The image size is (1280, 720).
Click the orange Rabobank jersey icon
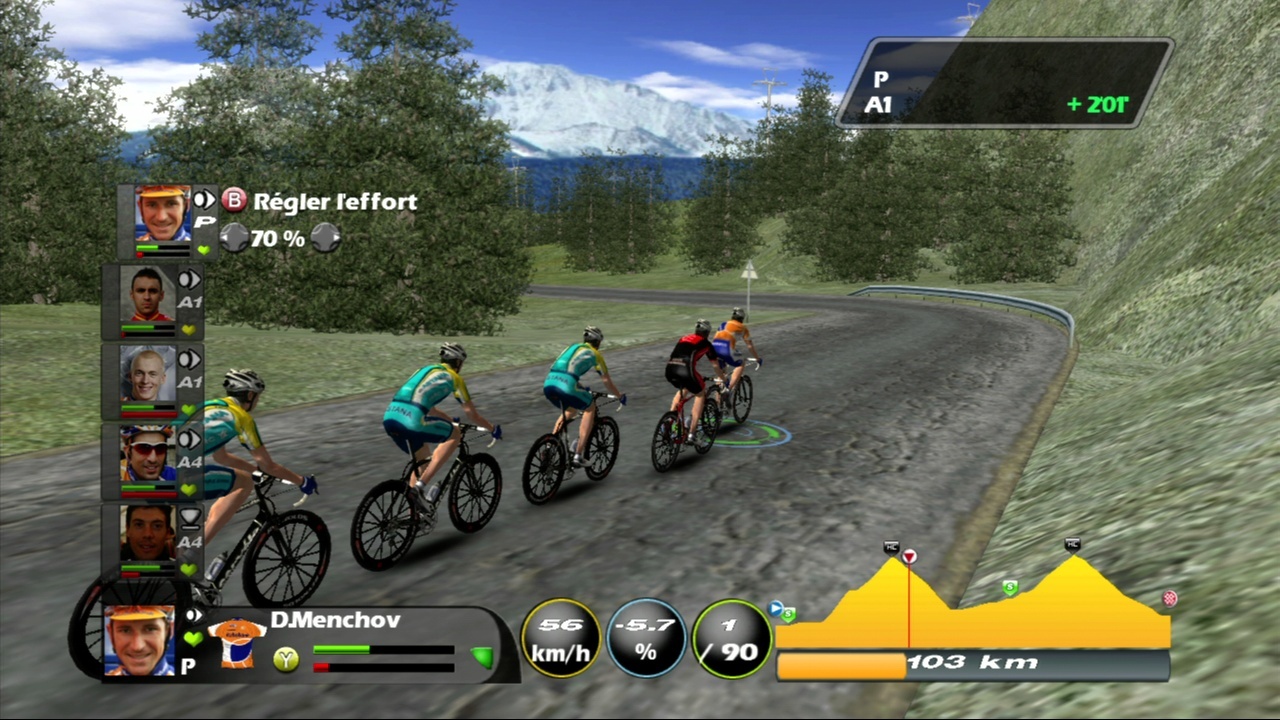[x=236, y=641]
